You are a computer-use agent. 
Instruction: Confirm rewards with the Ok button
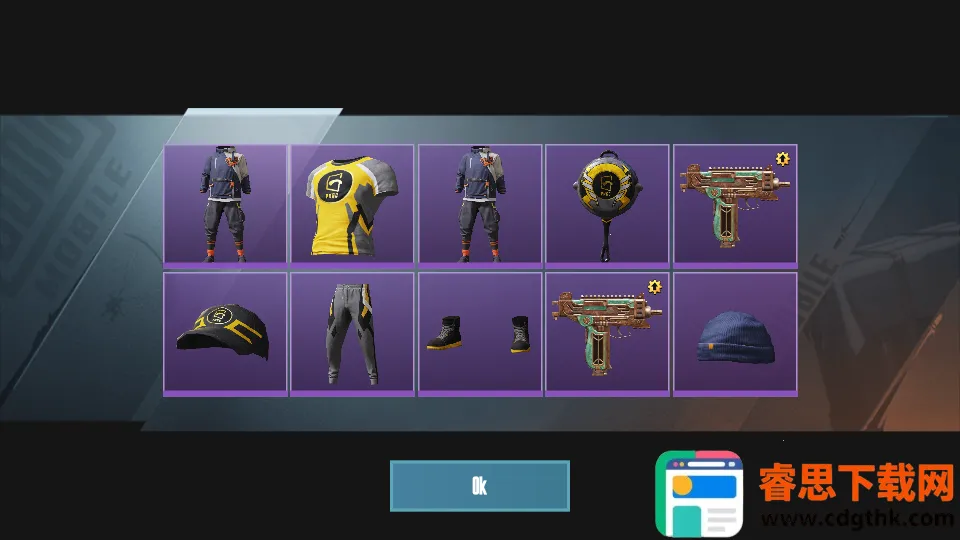pos(479,486)
